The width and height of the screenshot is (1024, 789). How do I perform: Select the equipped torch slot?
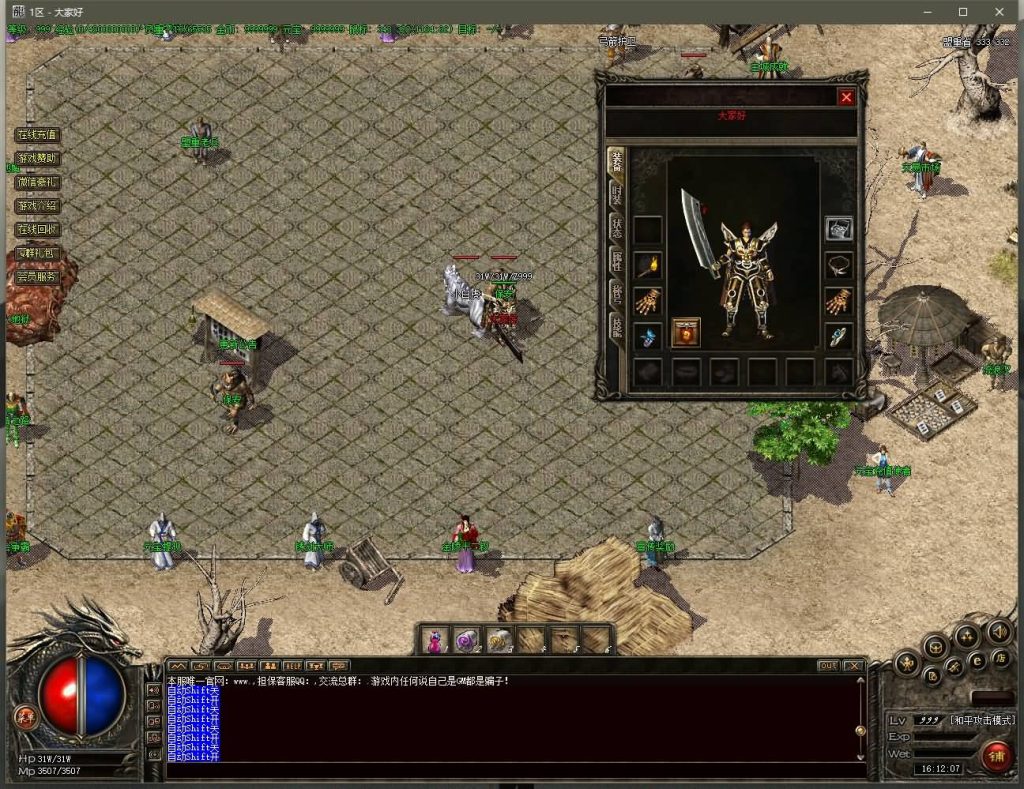coord(647,266)
